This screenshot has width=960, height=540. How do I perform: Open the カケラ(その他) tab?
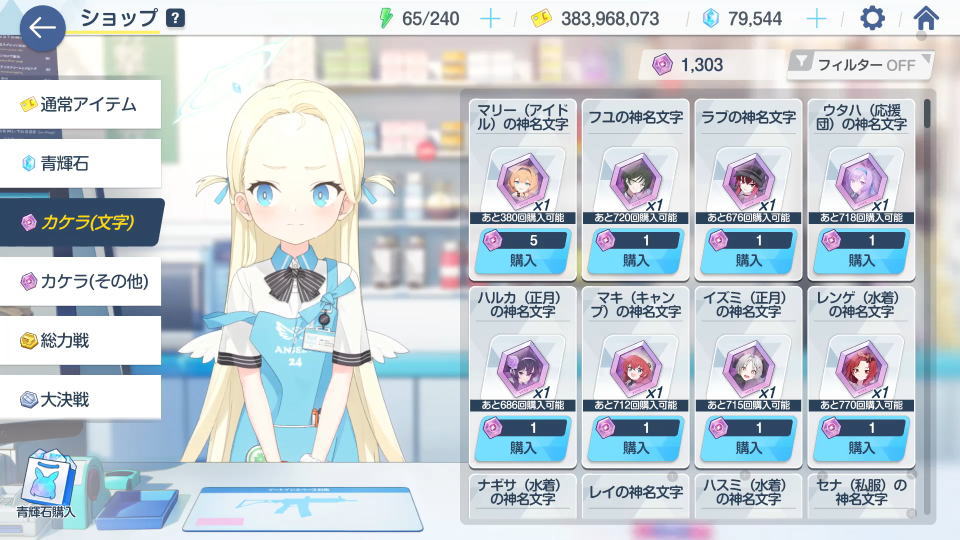[80, 281]
